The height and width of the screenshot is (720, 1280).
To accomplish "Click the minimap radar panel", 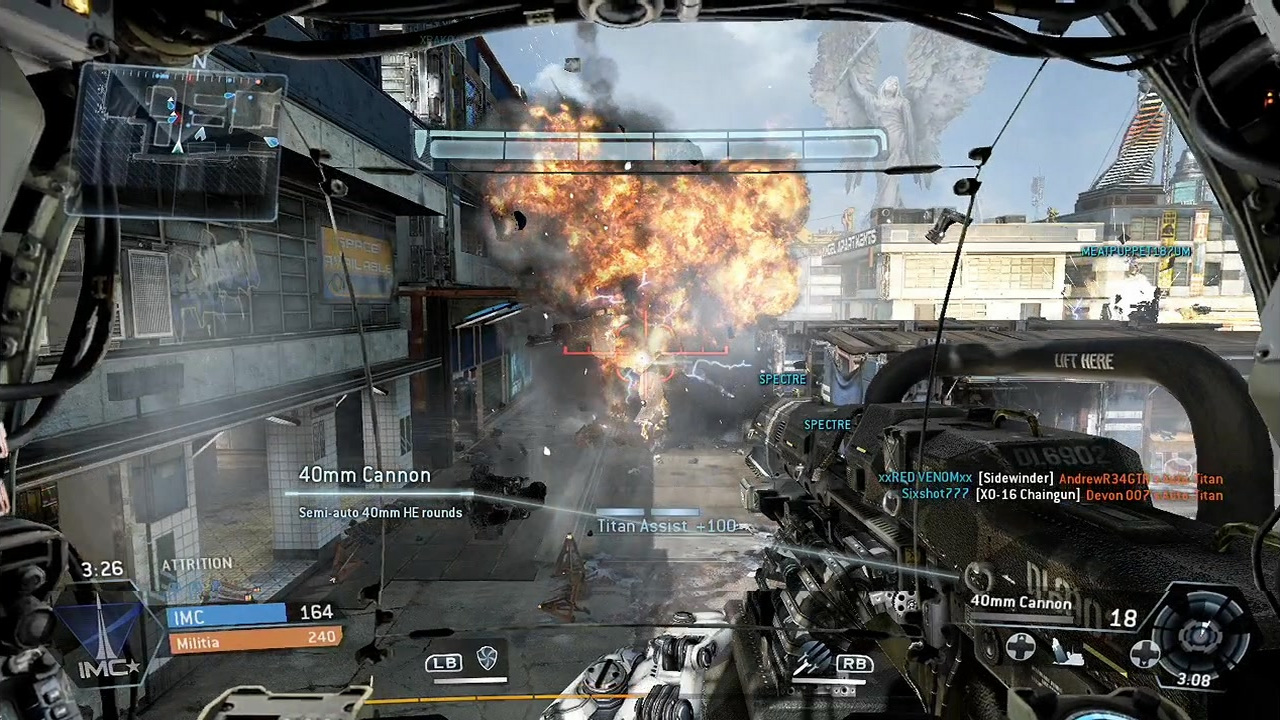I will (177, 138).
